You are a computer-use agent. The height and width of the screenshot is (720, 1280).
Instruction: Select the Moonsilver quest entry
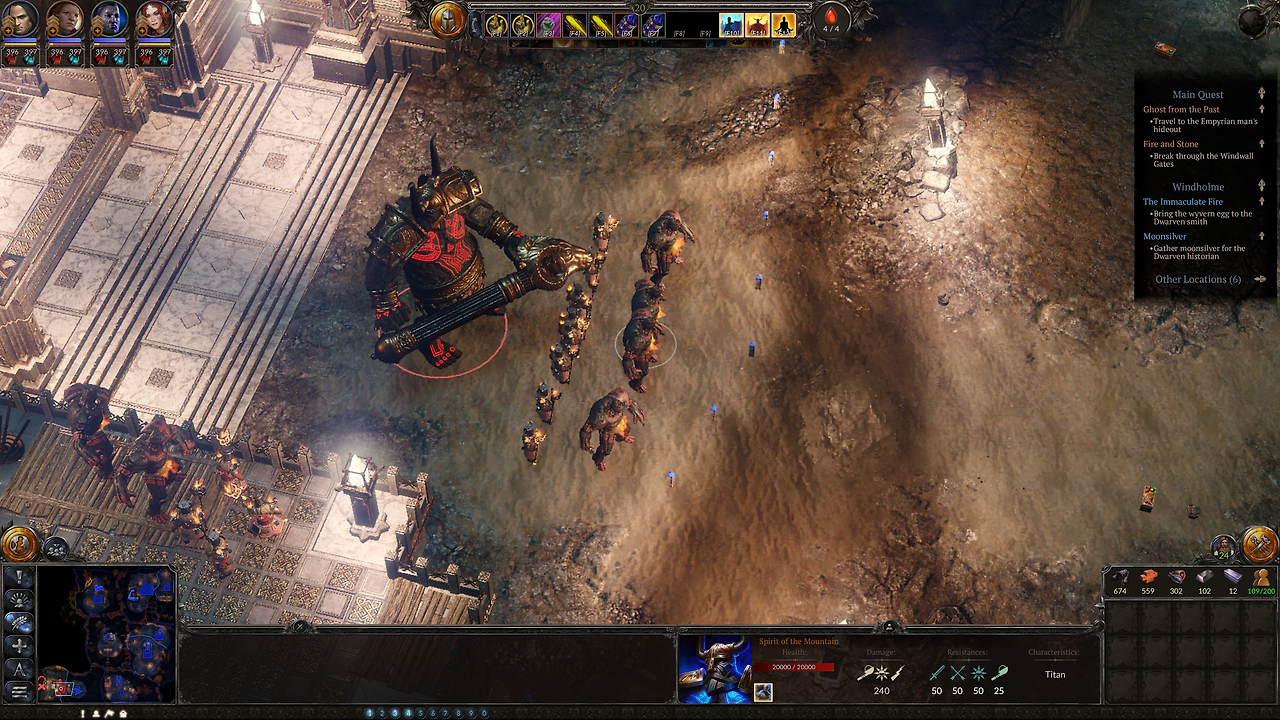[1164, 237]
